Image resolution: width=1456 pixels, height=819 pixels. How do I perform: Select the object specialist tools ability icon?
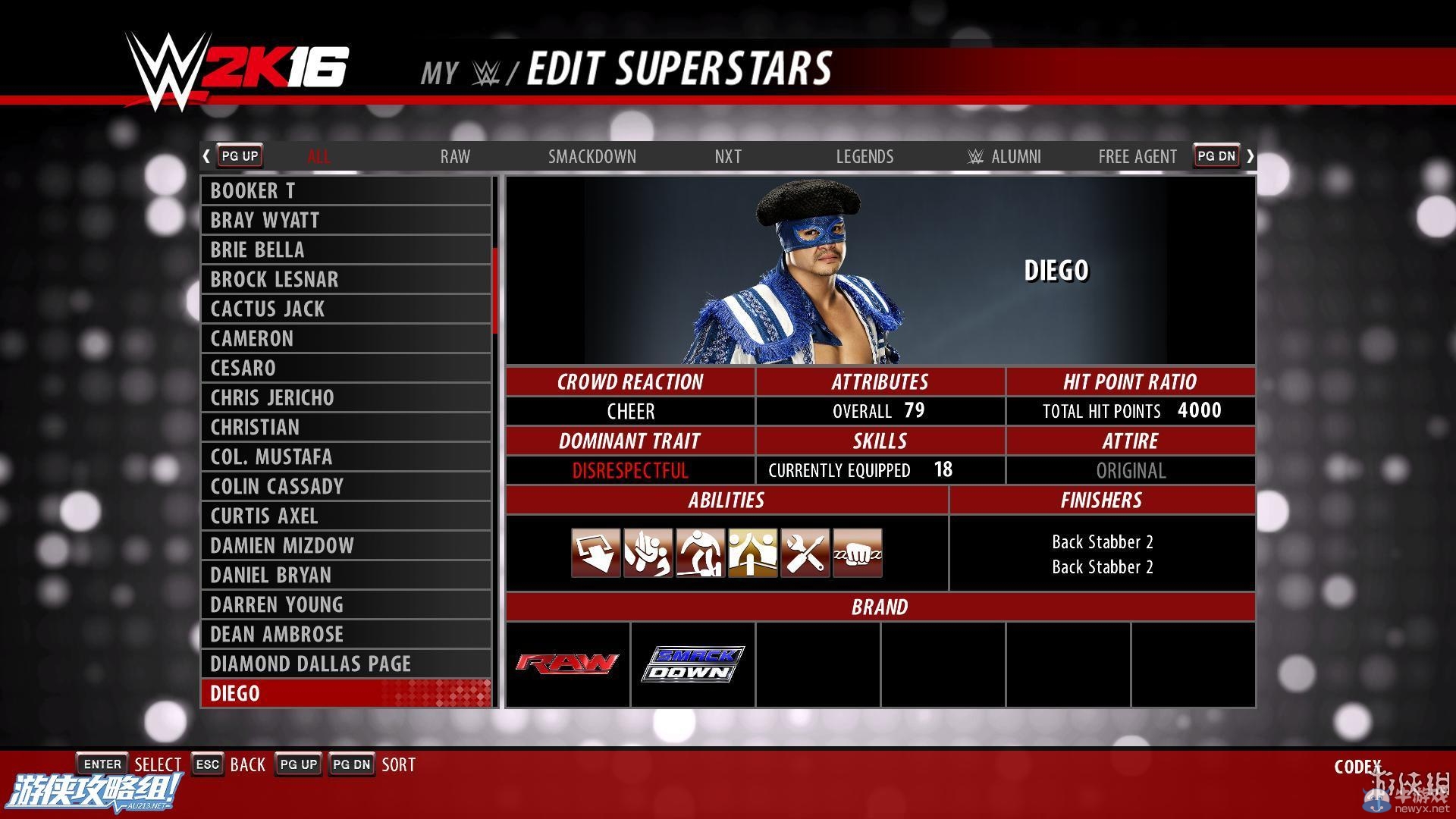[805, 554]
